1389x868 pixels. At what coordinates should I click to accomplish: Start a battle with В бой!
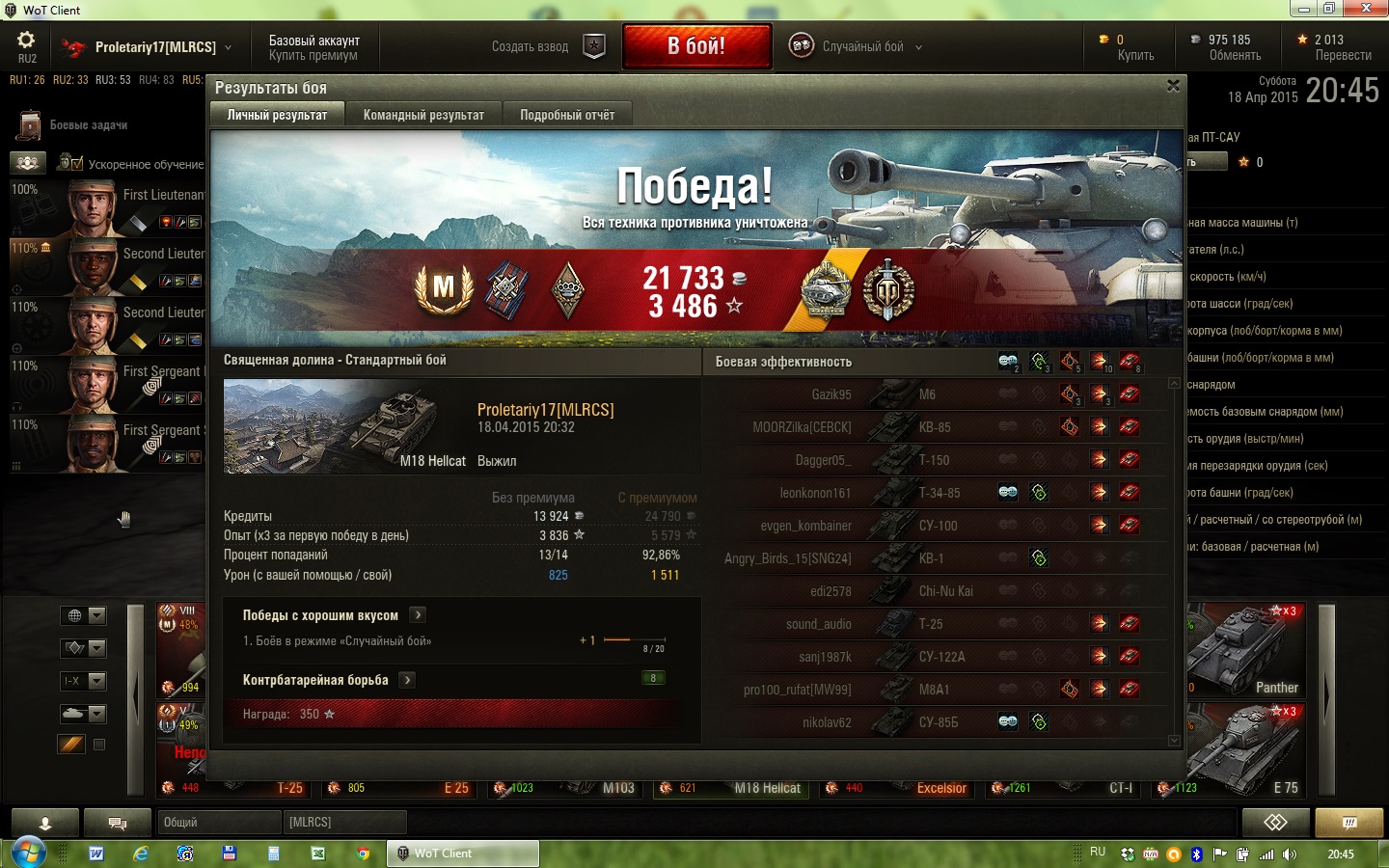click(x=696, y=46)
